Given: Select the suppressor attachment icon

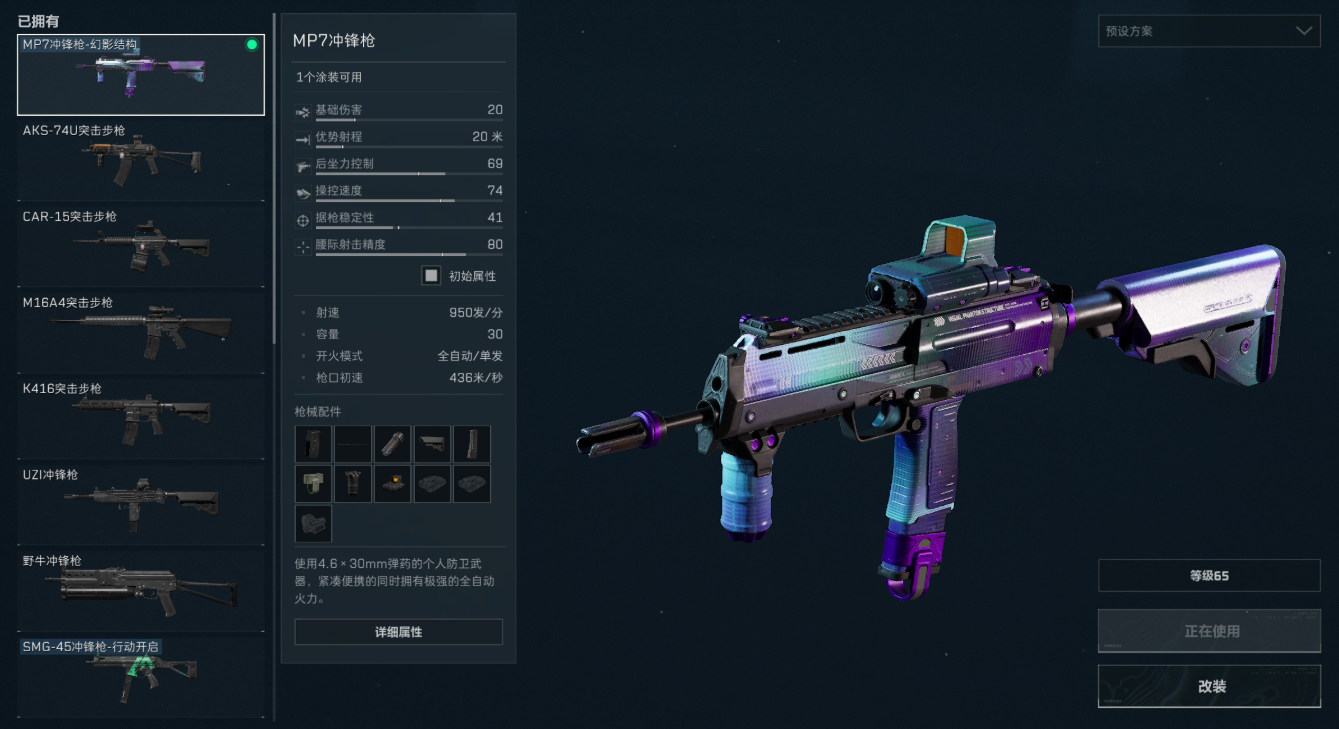Looking at the screenshot, I should point(392,443).
